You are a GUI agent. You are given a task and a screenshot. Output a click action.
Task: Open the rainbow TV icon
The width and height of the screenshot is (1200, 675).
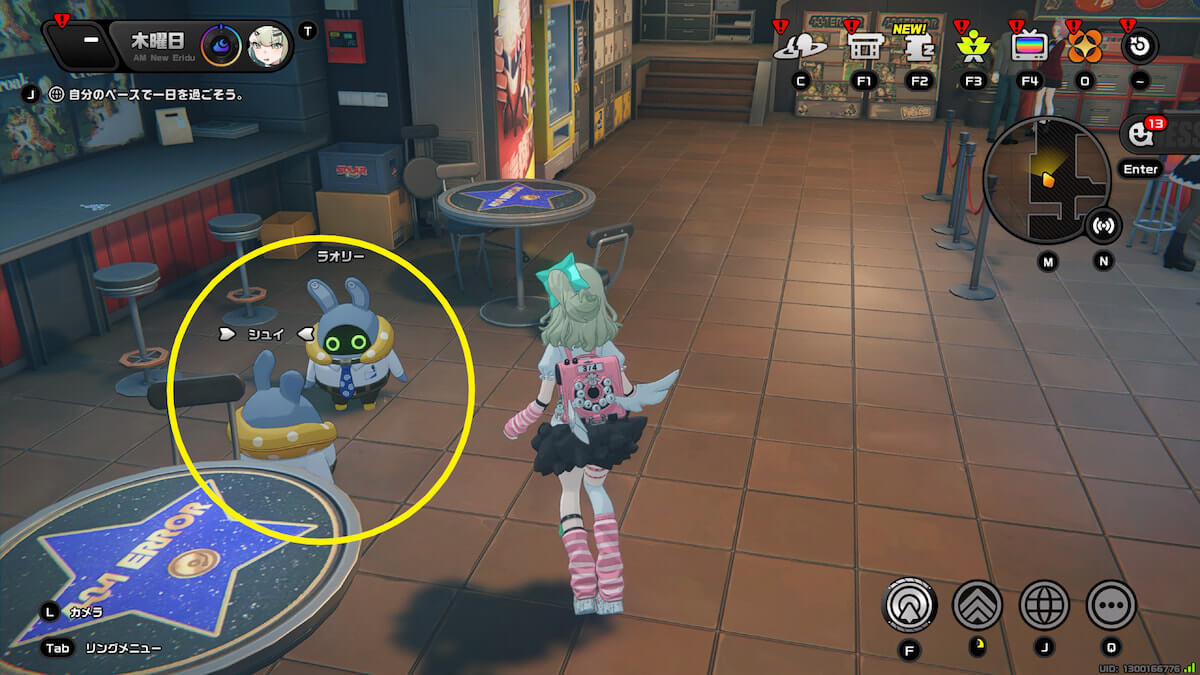click(1029, 45)
